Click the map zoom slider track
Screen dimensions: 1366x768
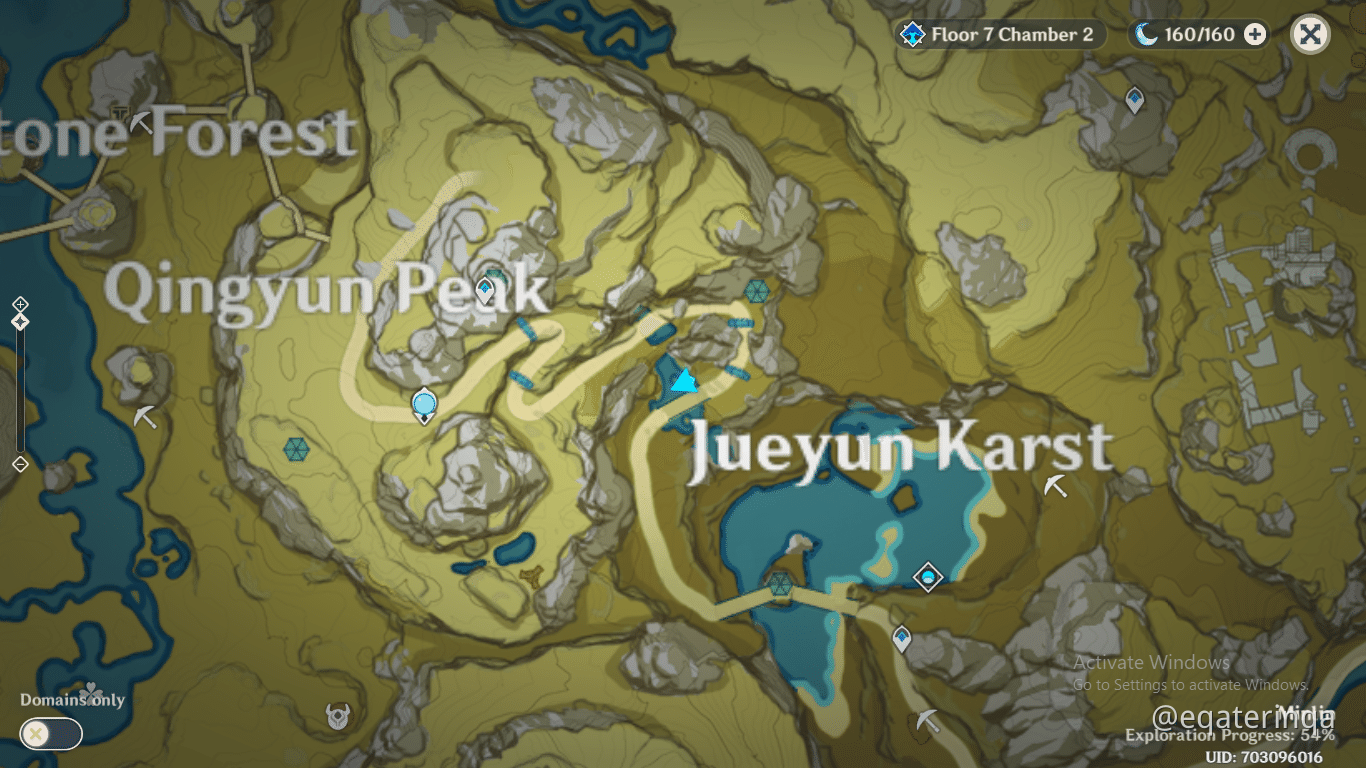coord(22,390)
